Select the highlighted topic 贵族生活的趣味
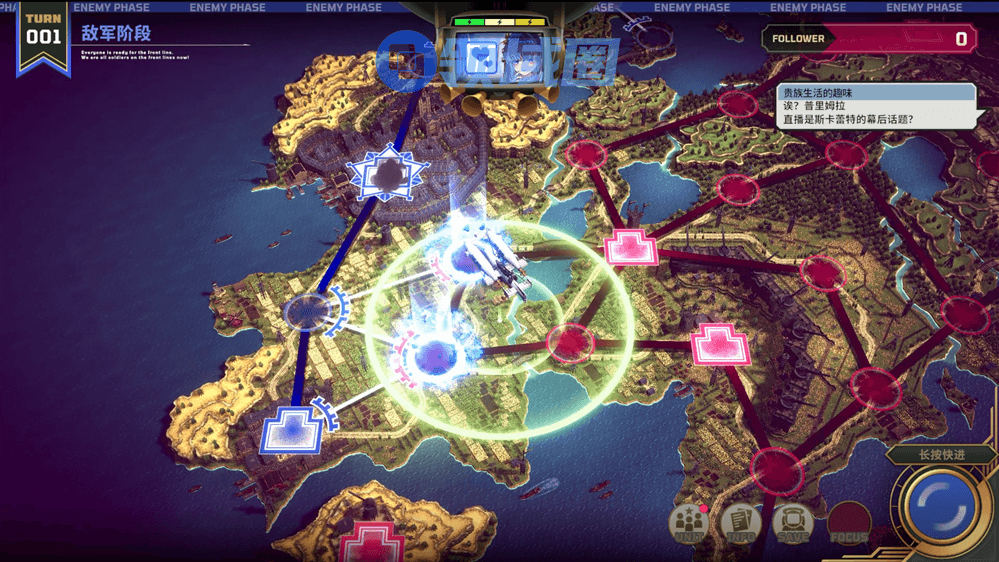The width and height of the screenshot is (999, 562). pos(876,93)
